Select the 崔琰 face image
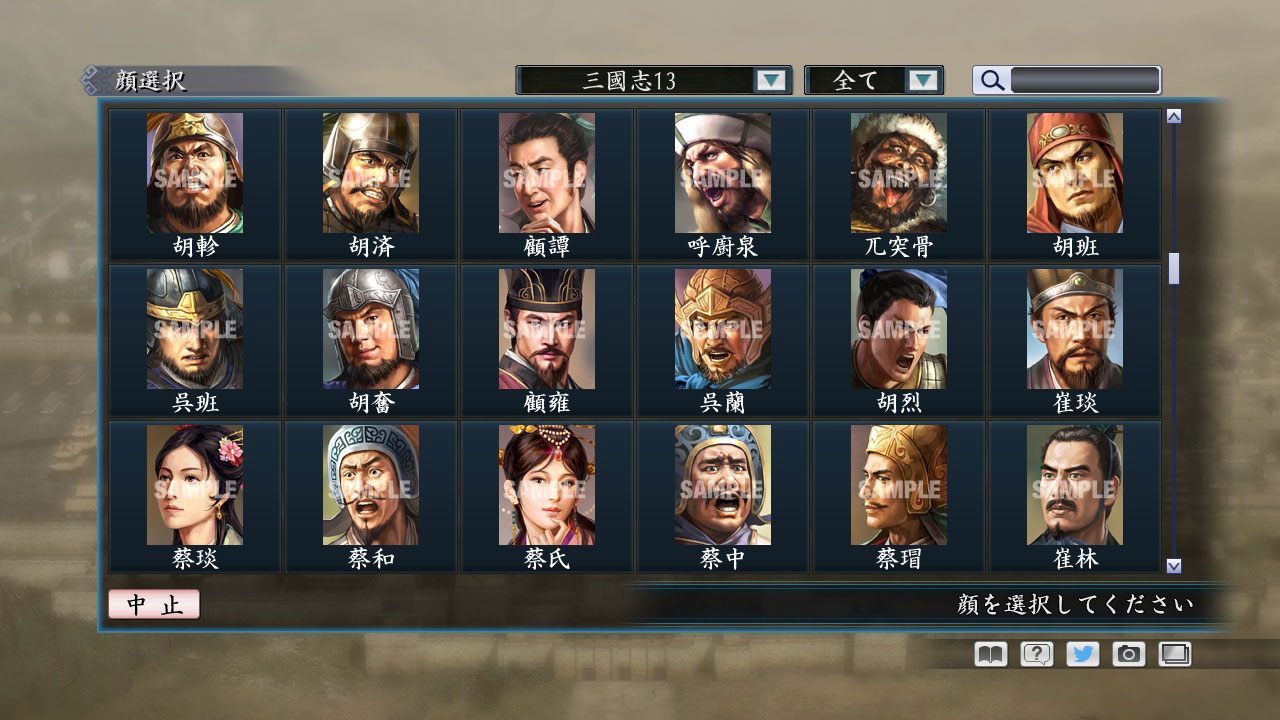 tap(1075, 330)
